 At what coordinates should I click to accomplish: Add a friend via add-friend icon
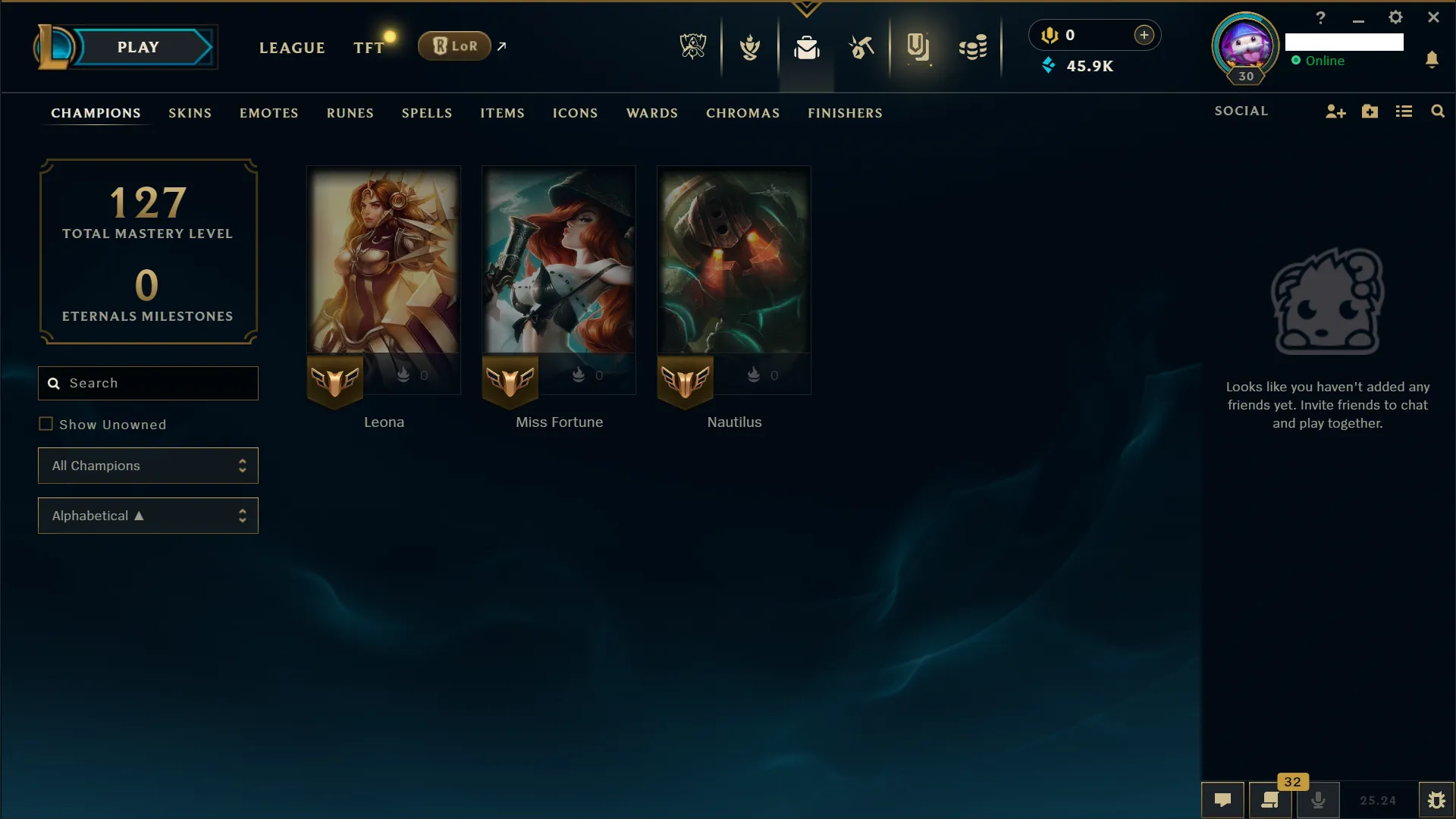tap(1335, 111)
